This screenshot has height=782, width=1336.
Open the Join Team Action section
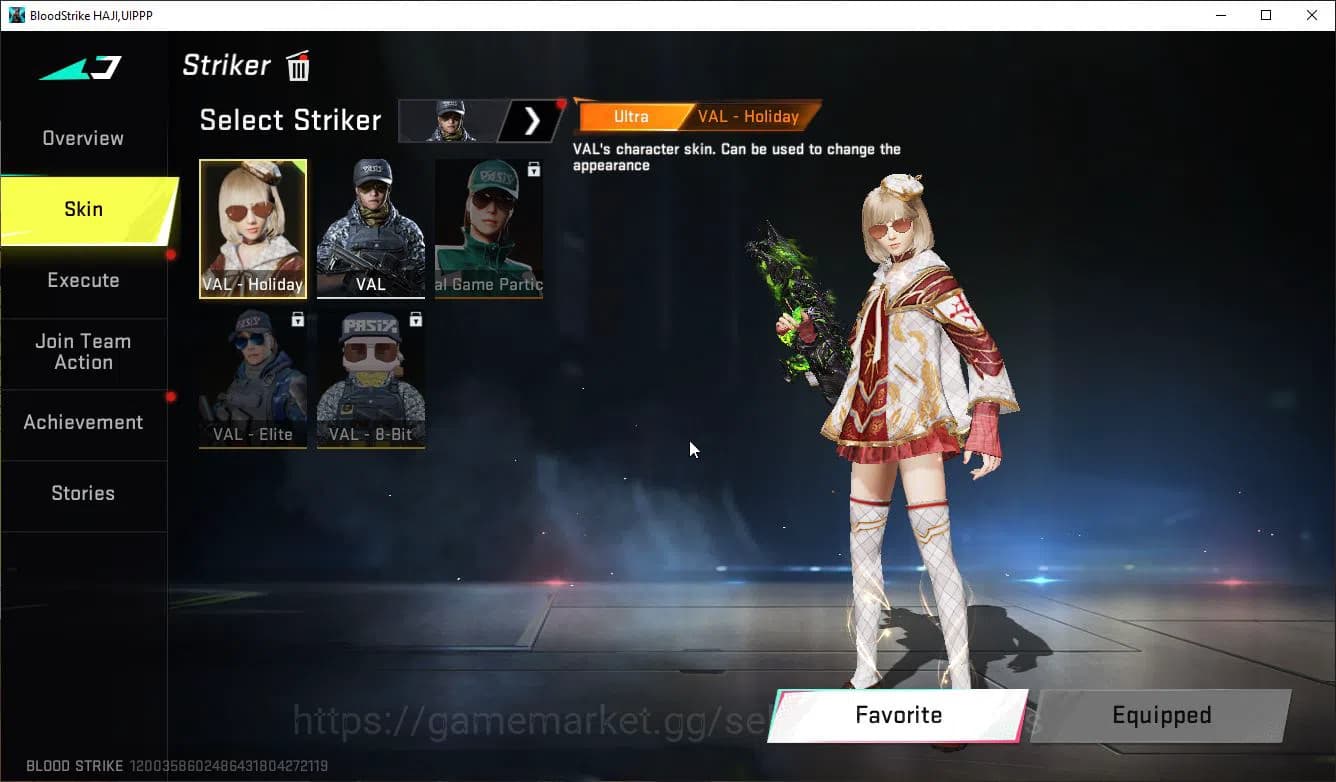click(x=83, y=352)
